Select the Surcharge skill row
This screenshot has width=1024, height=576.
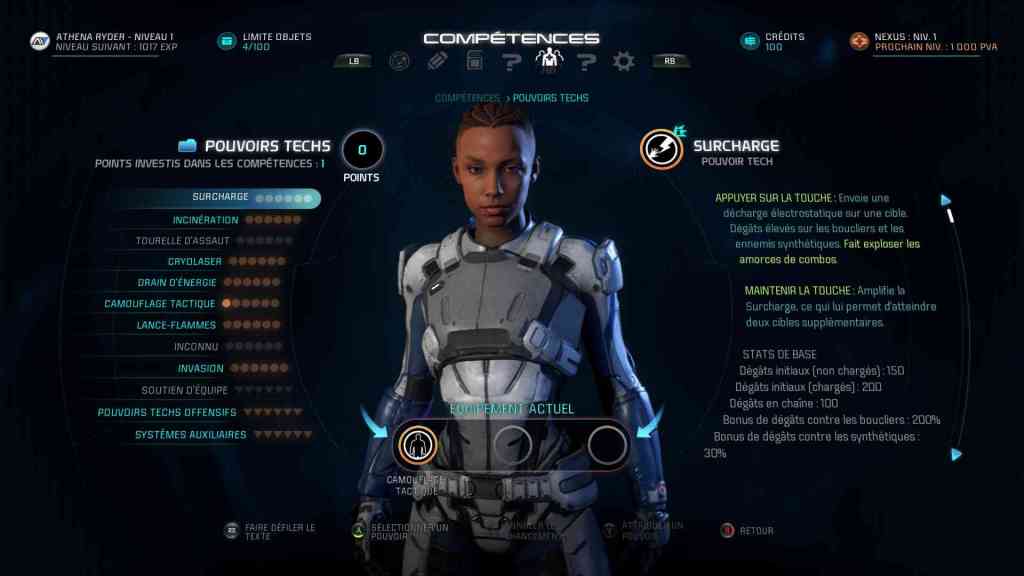coord(220,198)
